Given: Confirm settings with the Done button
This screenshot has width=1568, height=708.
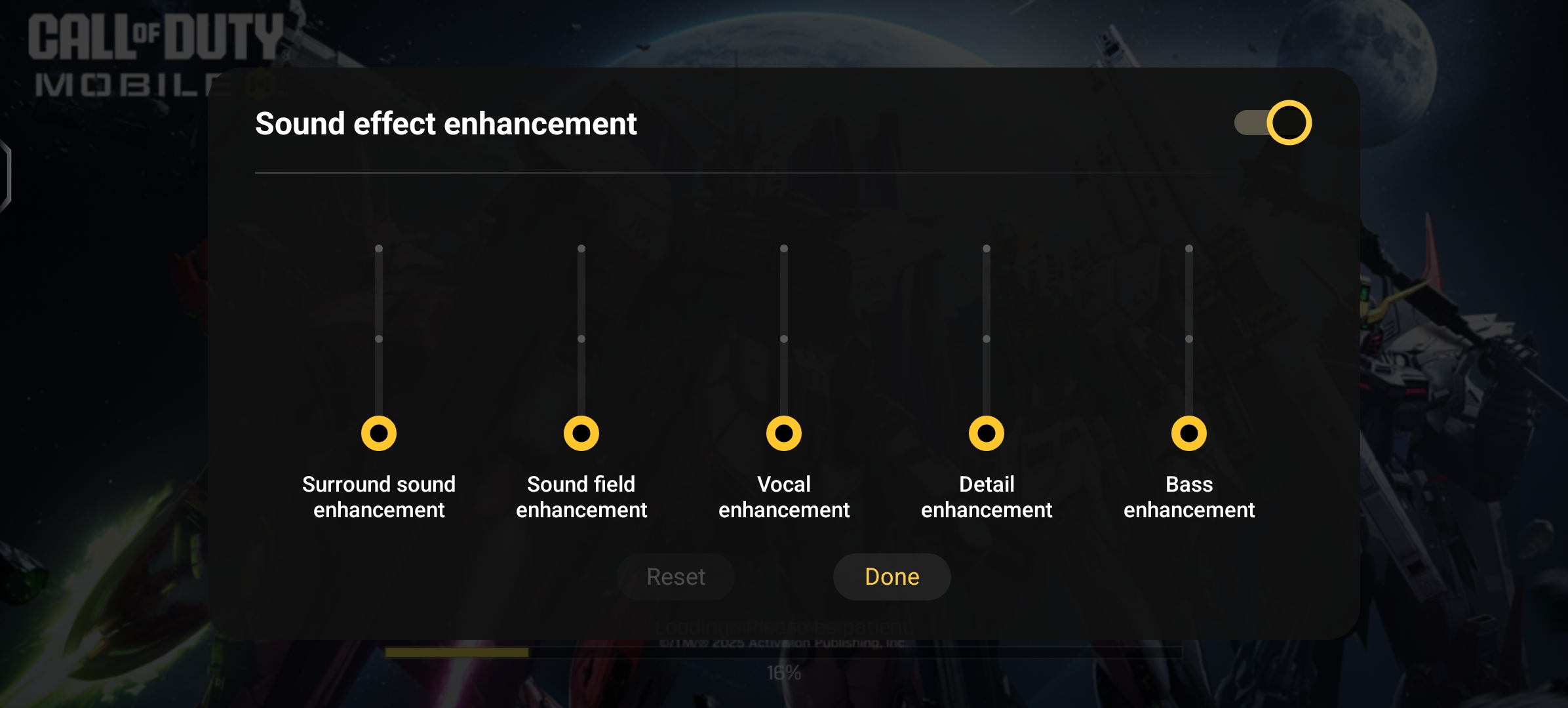Looking at the screenshot, I should click(x=892, y=577).
